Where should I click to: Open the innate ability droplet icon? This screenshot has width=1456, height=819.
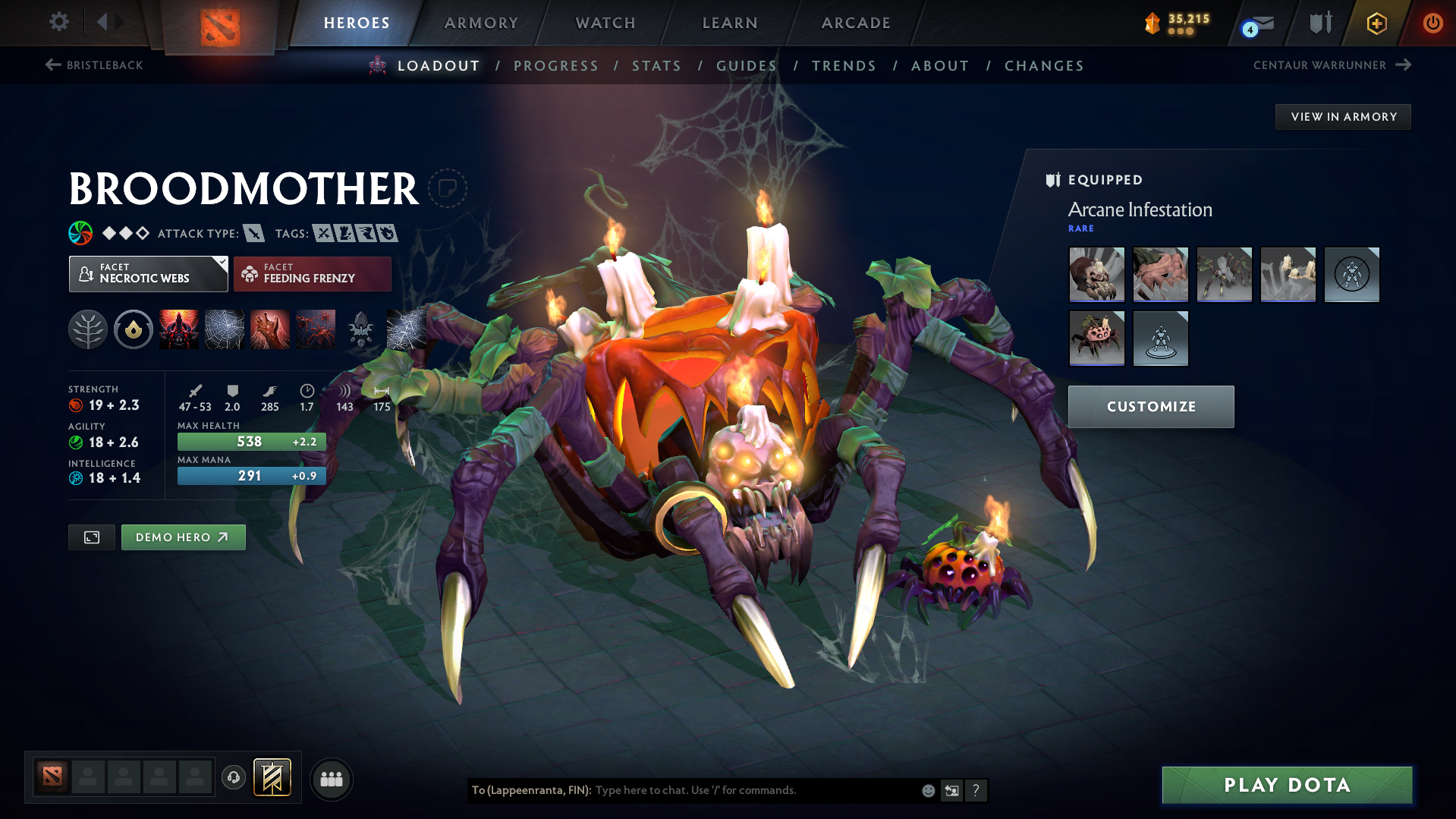(134, 329)
